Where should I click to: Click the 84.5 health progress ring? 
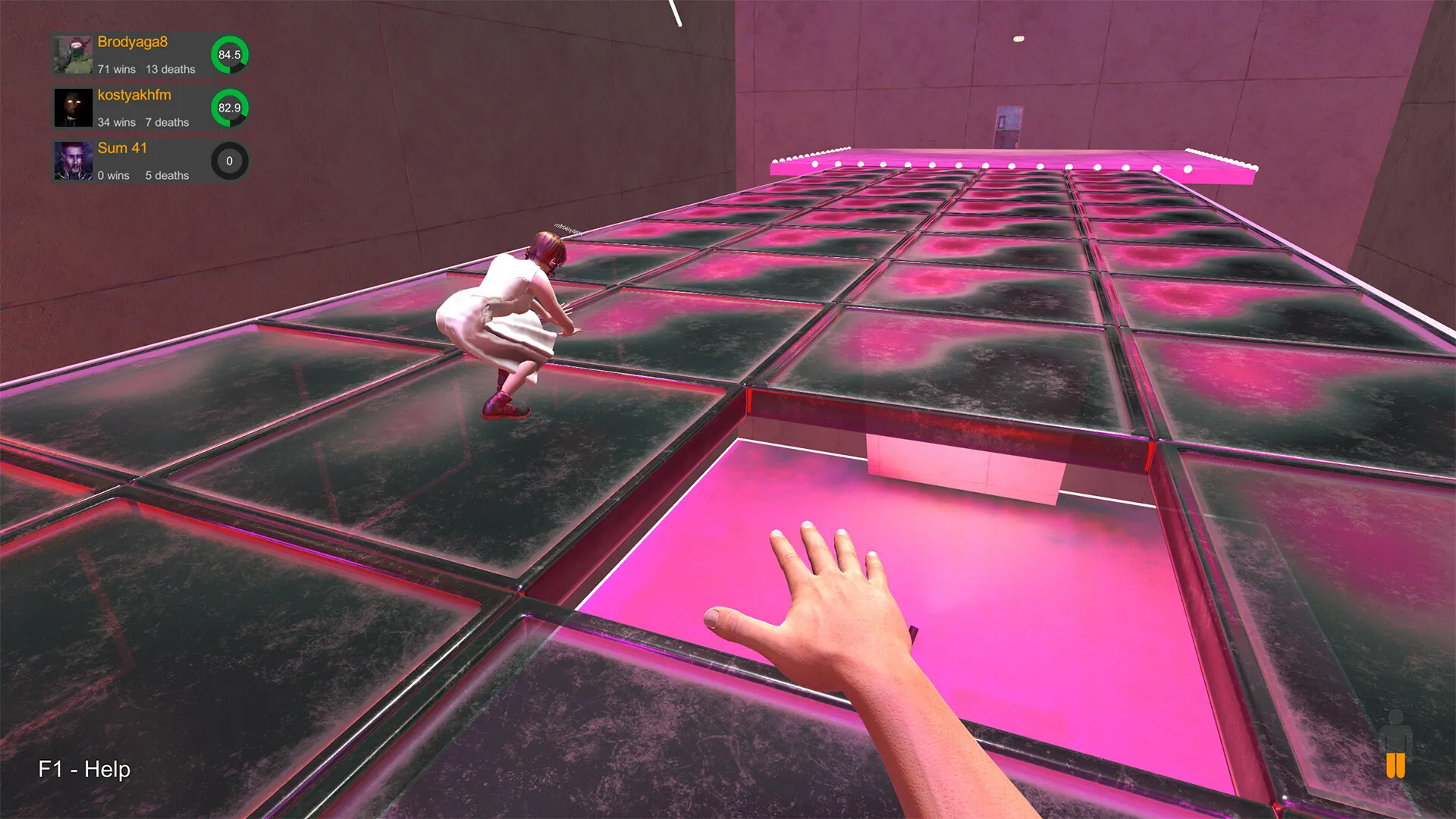coord(229,55)
